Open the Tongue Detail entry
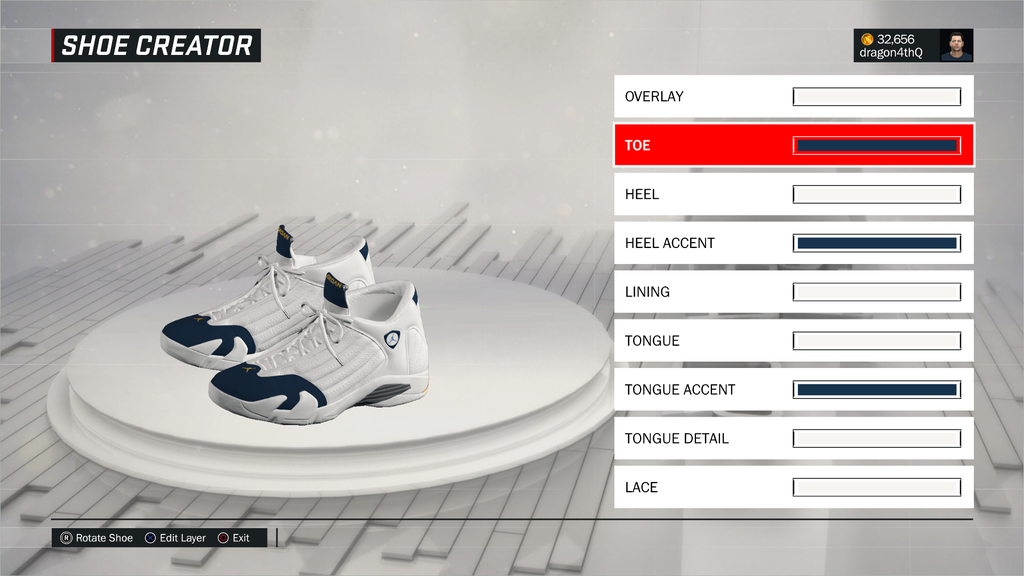 [700, 439]
